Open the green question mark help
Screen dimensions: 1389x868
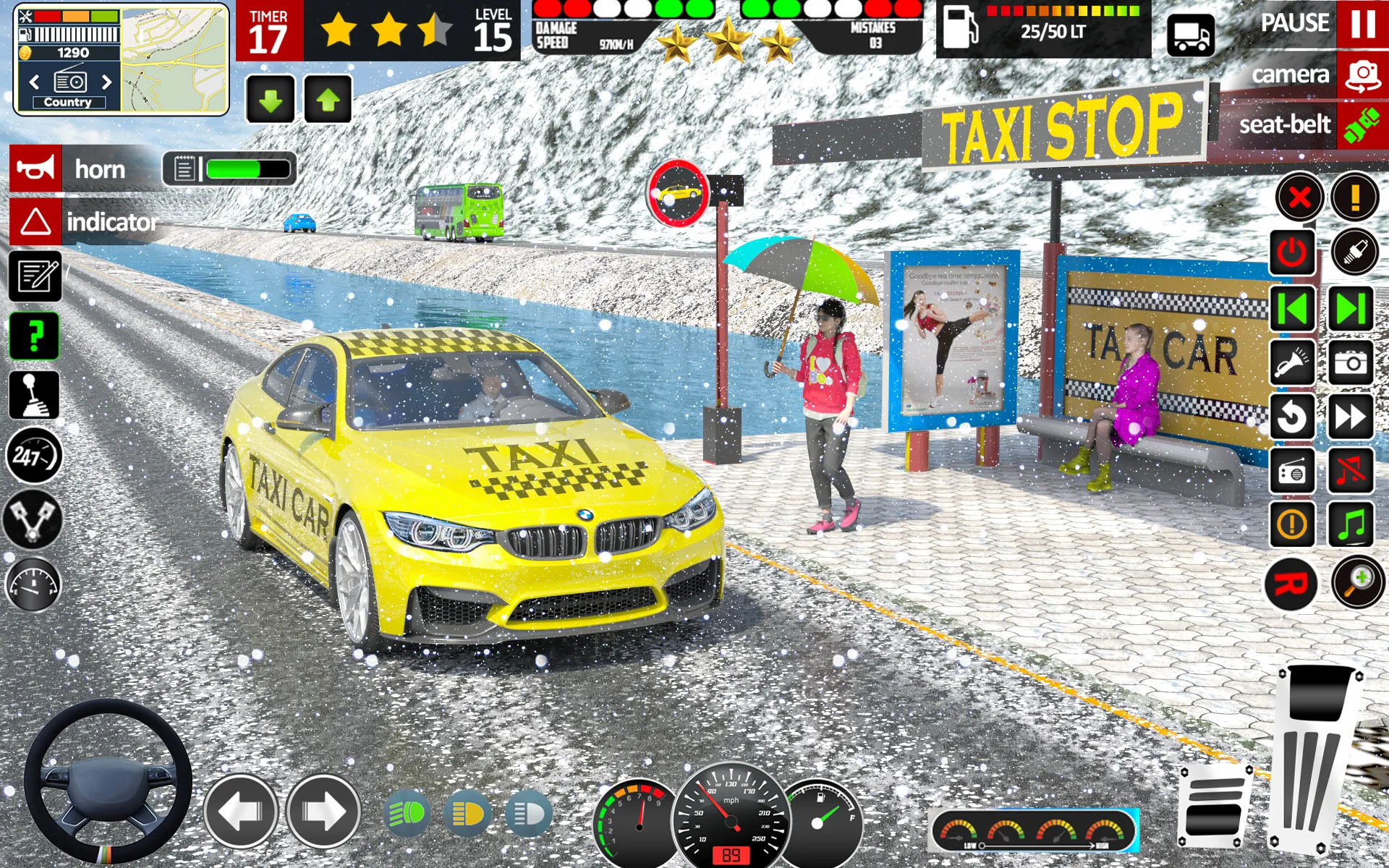(x=34, y=336)
